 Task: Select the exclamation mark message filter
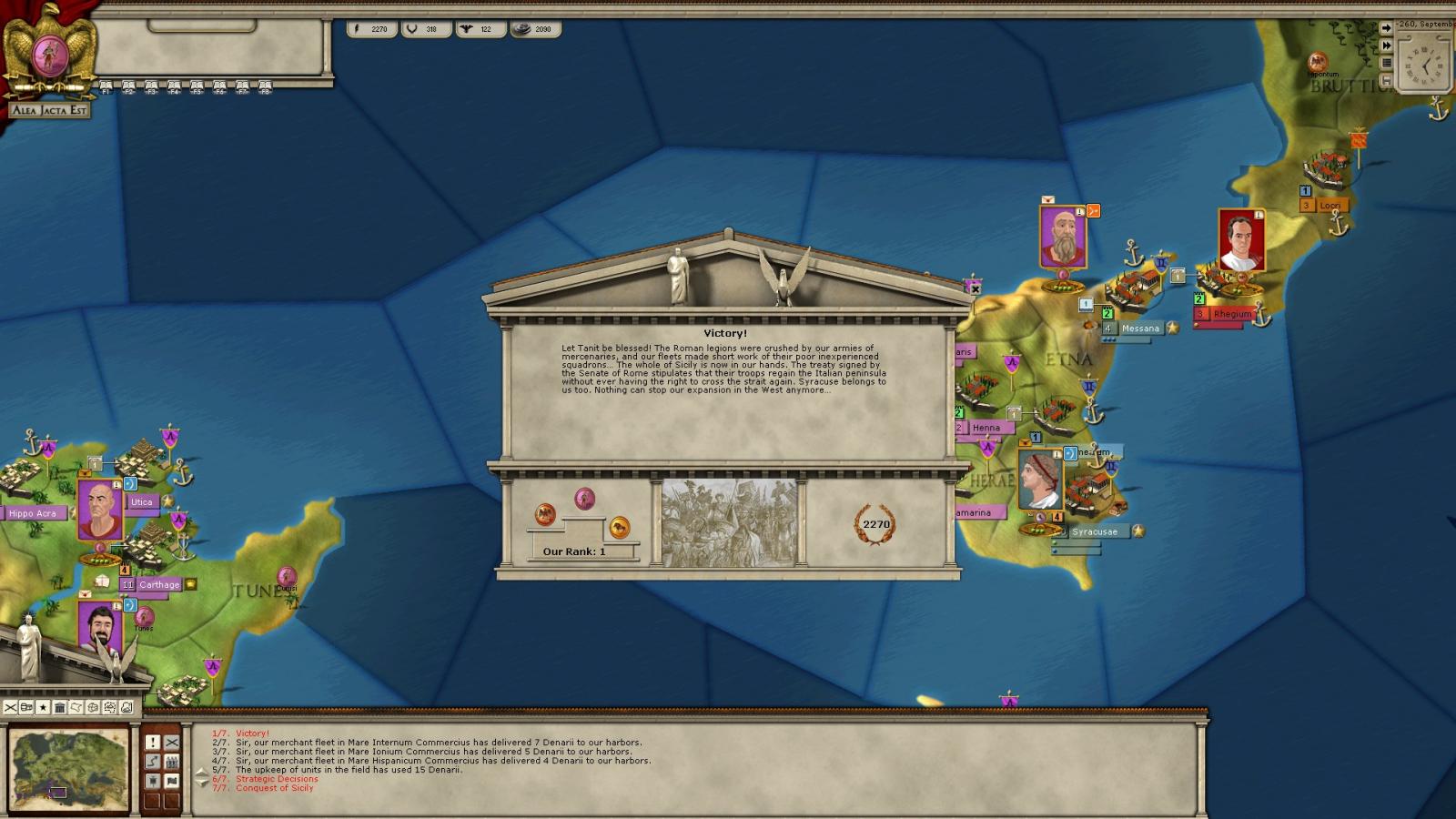pos(153,743)
